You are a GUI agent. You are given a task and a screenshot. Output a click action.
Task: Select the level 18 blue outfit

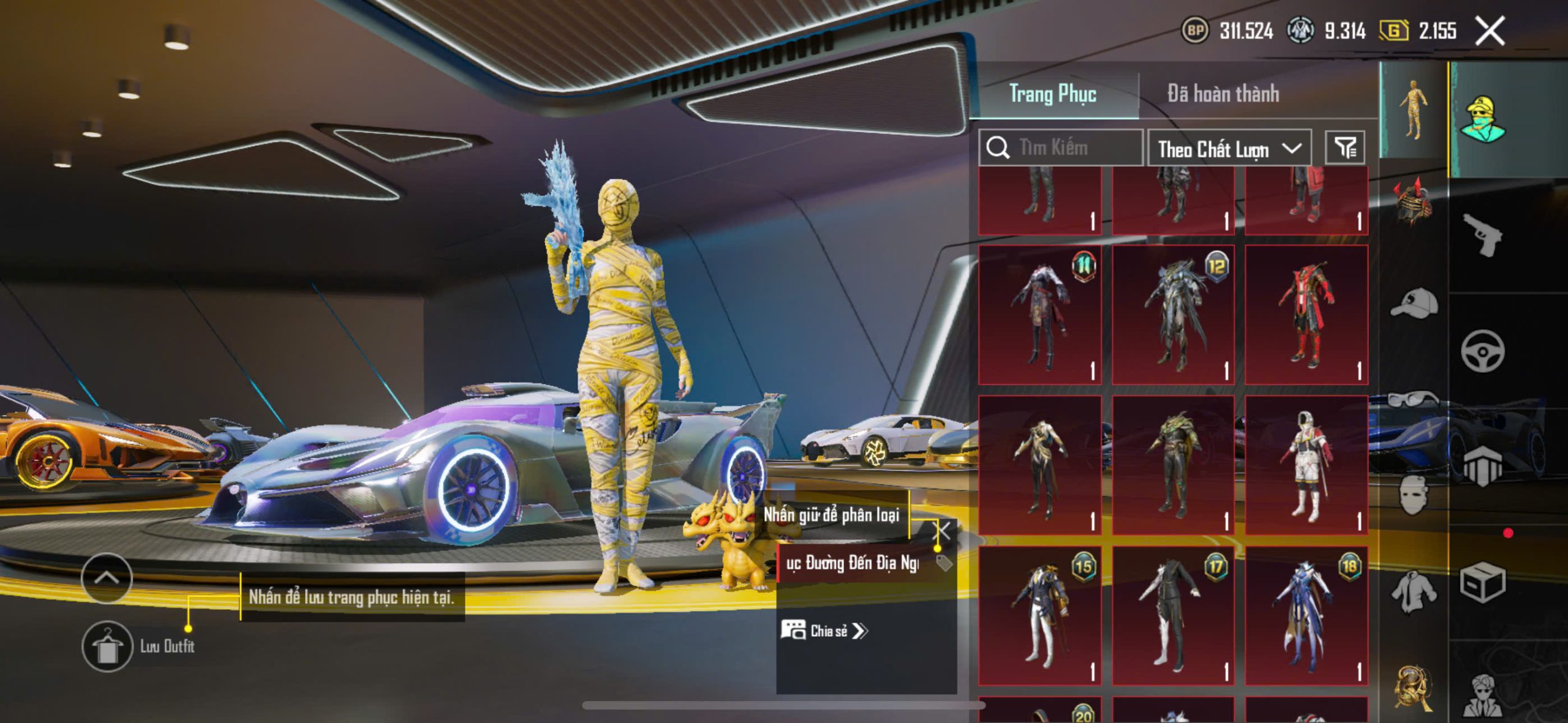(1306, 615)
